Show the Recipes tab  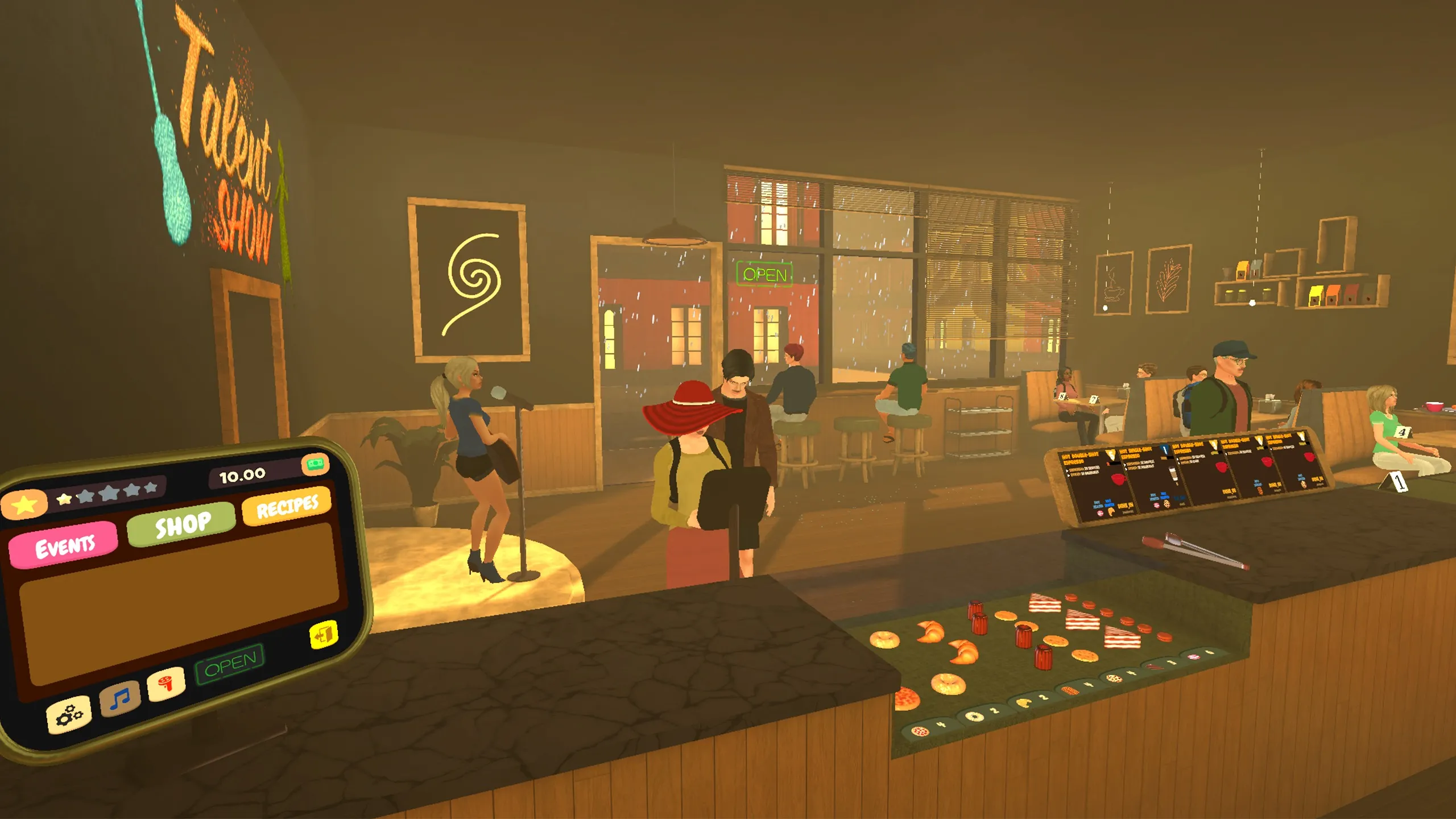tap(287, 505)
